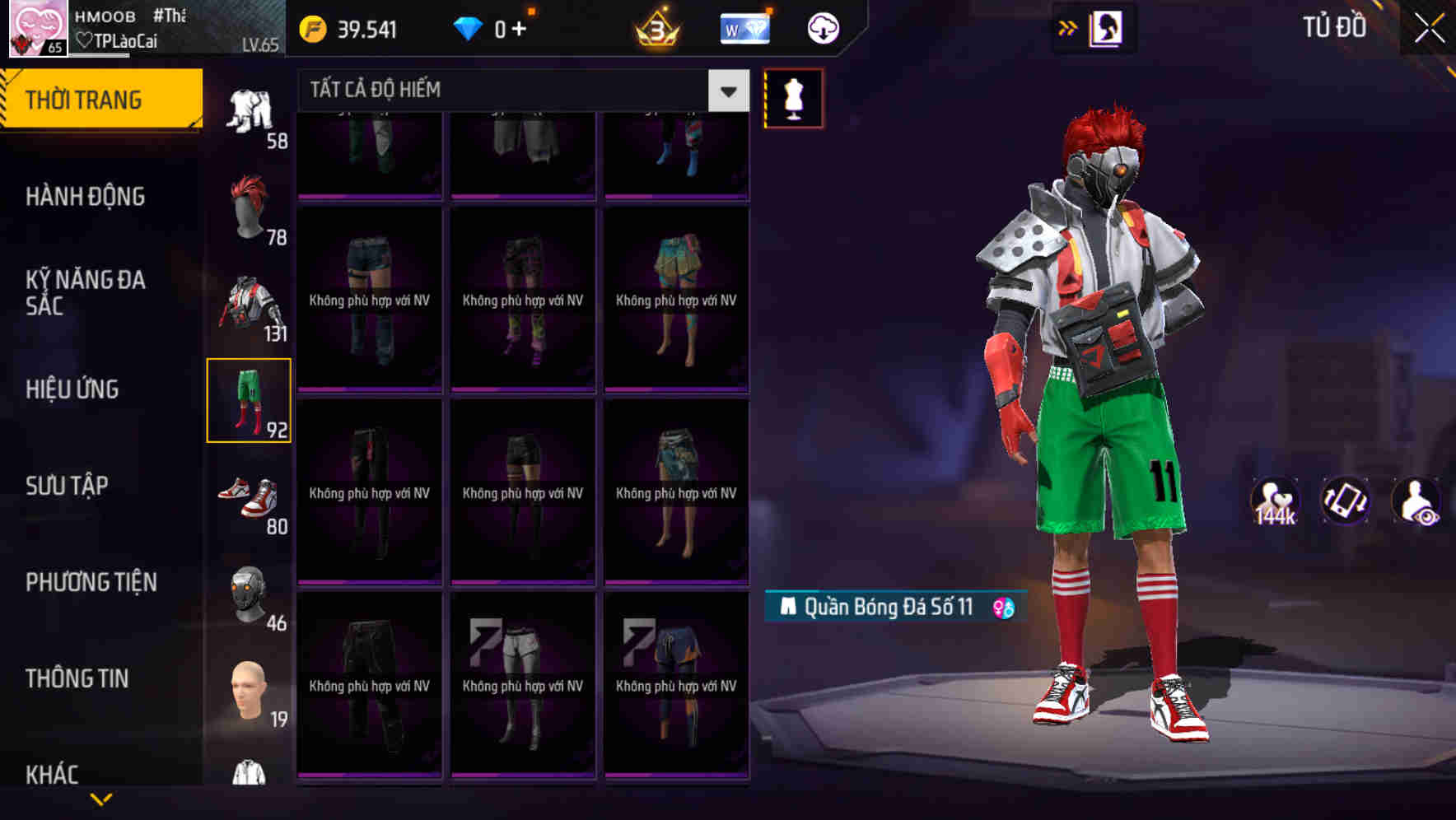
Task: Open the rank crown icon showing level 3
Action: [655, 27]
